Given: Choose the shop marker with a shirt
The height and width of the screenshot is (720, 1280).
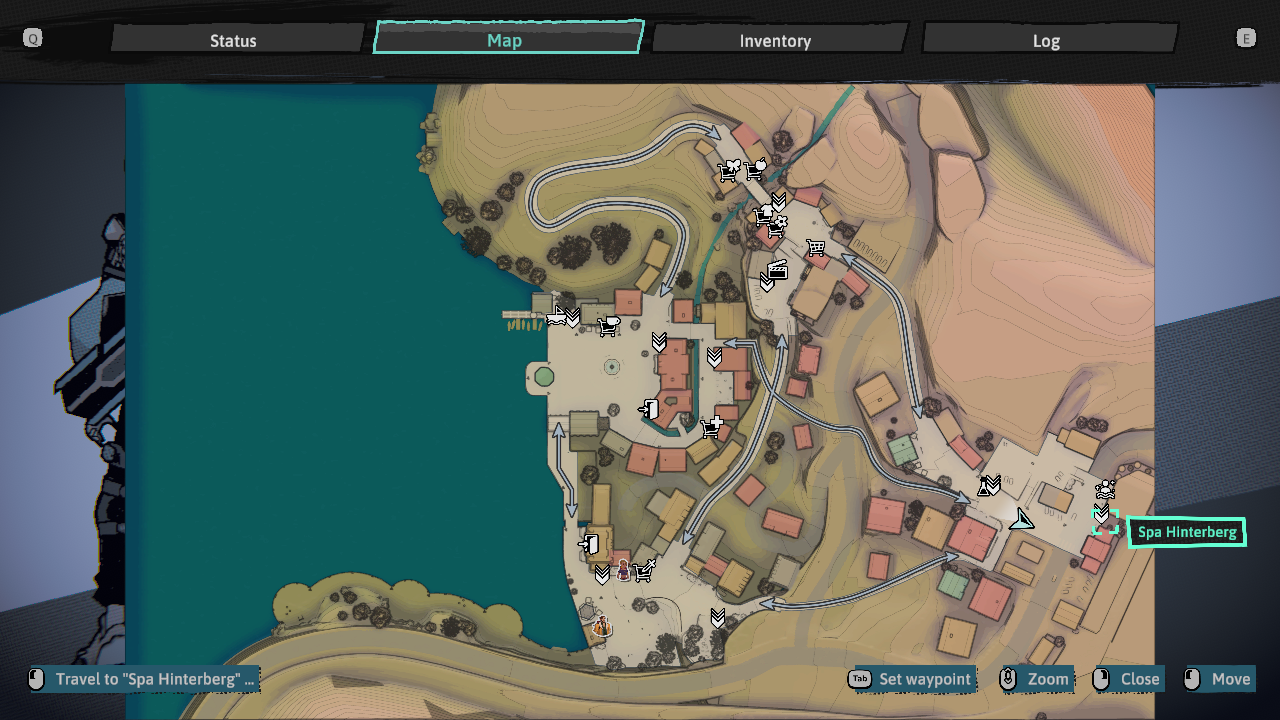Looking at the screenshot, I should (x=766, y=213).
